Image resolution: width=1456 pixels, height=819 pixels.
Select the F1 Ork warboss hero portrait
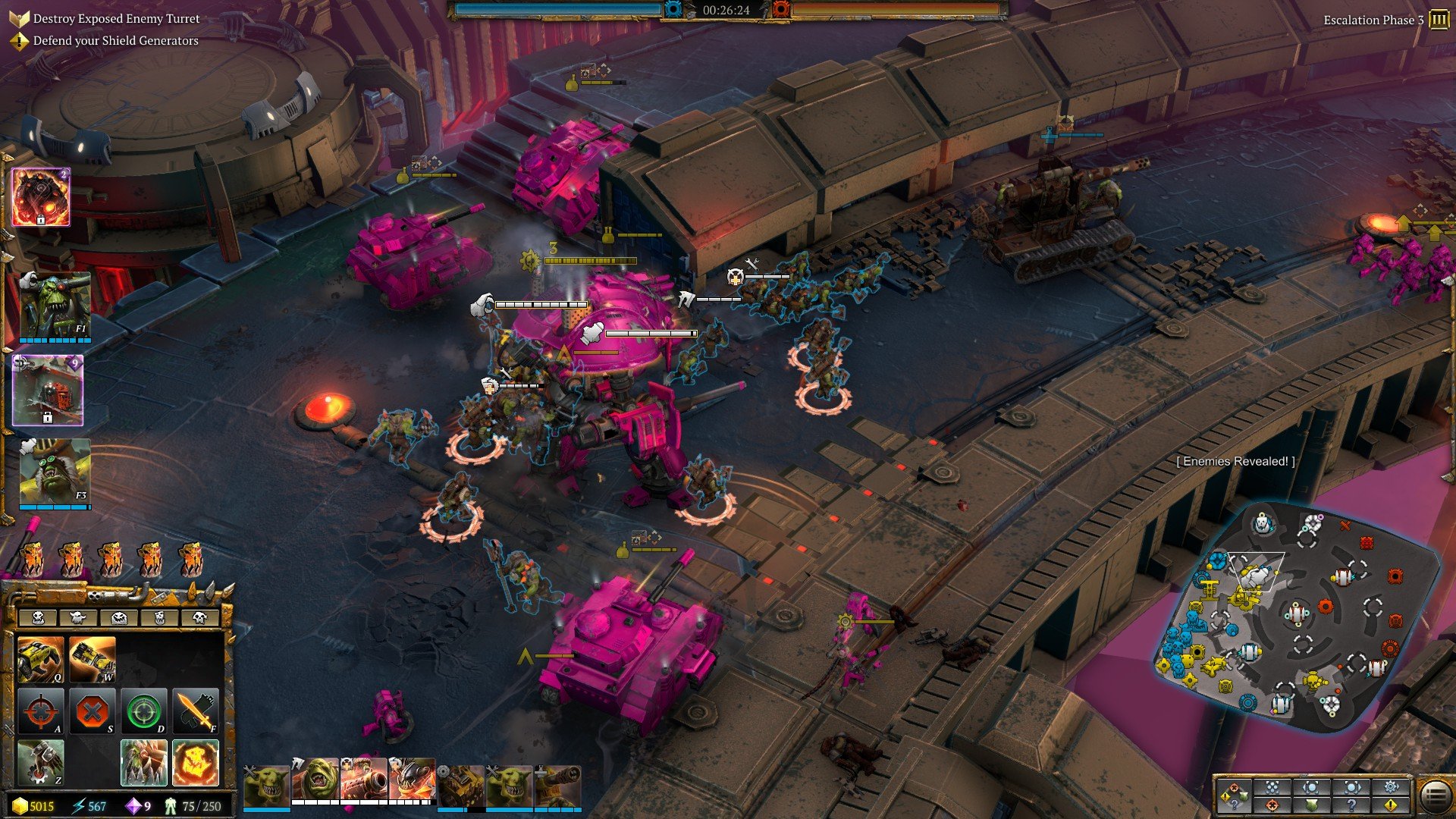pyautogui.click(x=55, y=305)
